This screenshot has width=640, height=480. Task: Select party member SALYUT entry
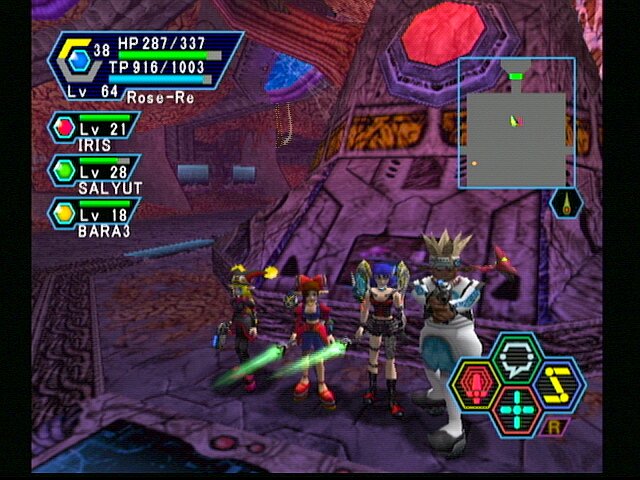click(x=94, y=173)
